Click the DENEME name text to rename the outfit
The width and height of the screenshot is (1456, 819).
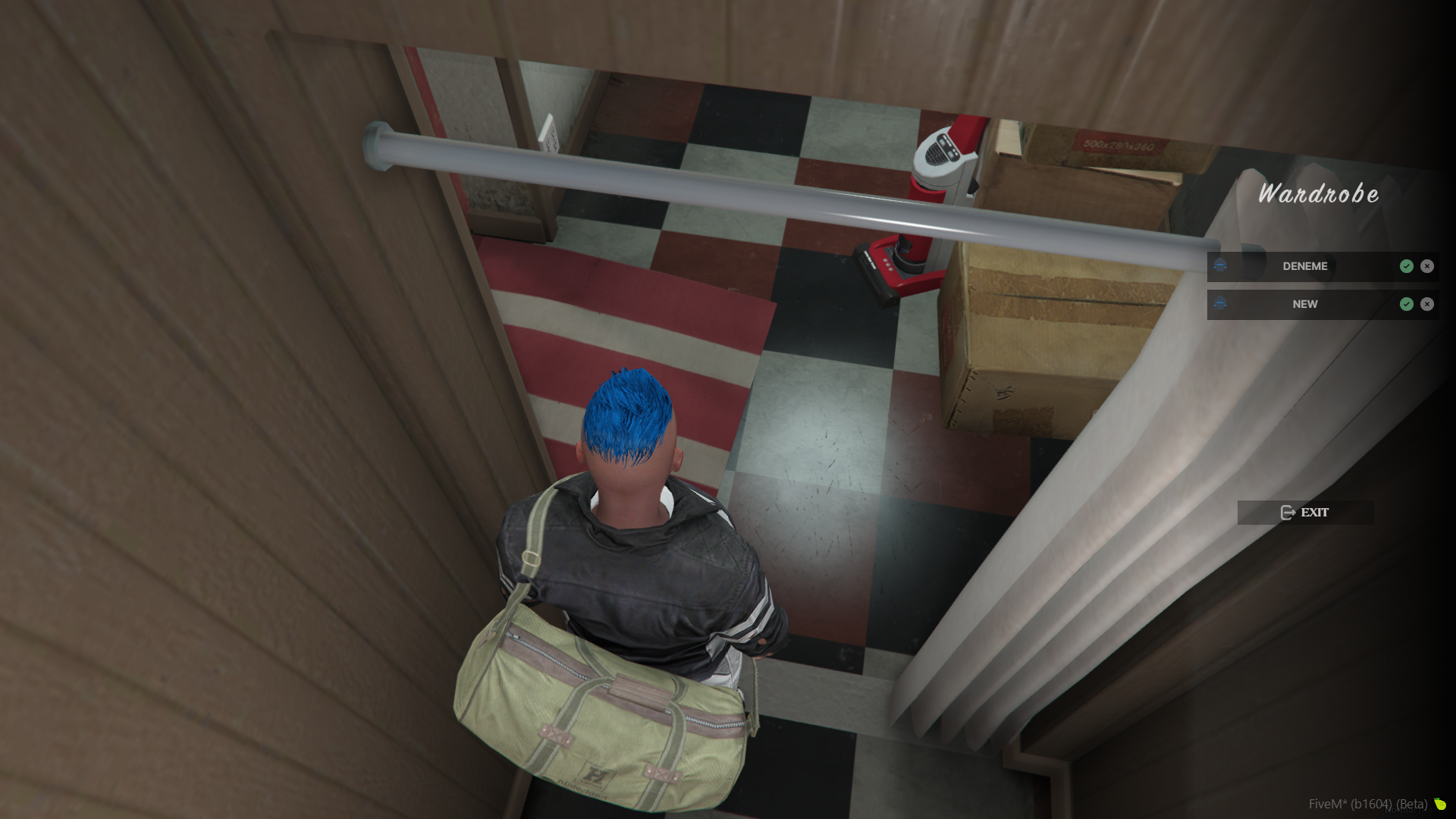(1304, 266)
